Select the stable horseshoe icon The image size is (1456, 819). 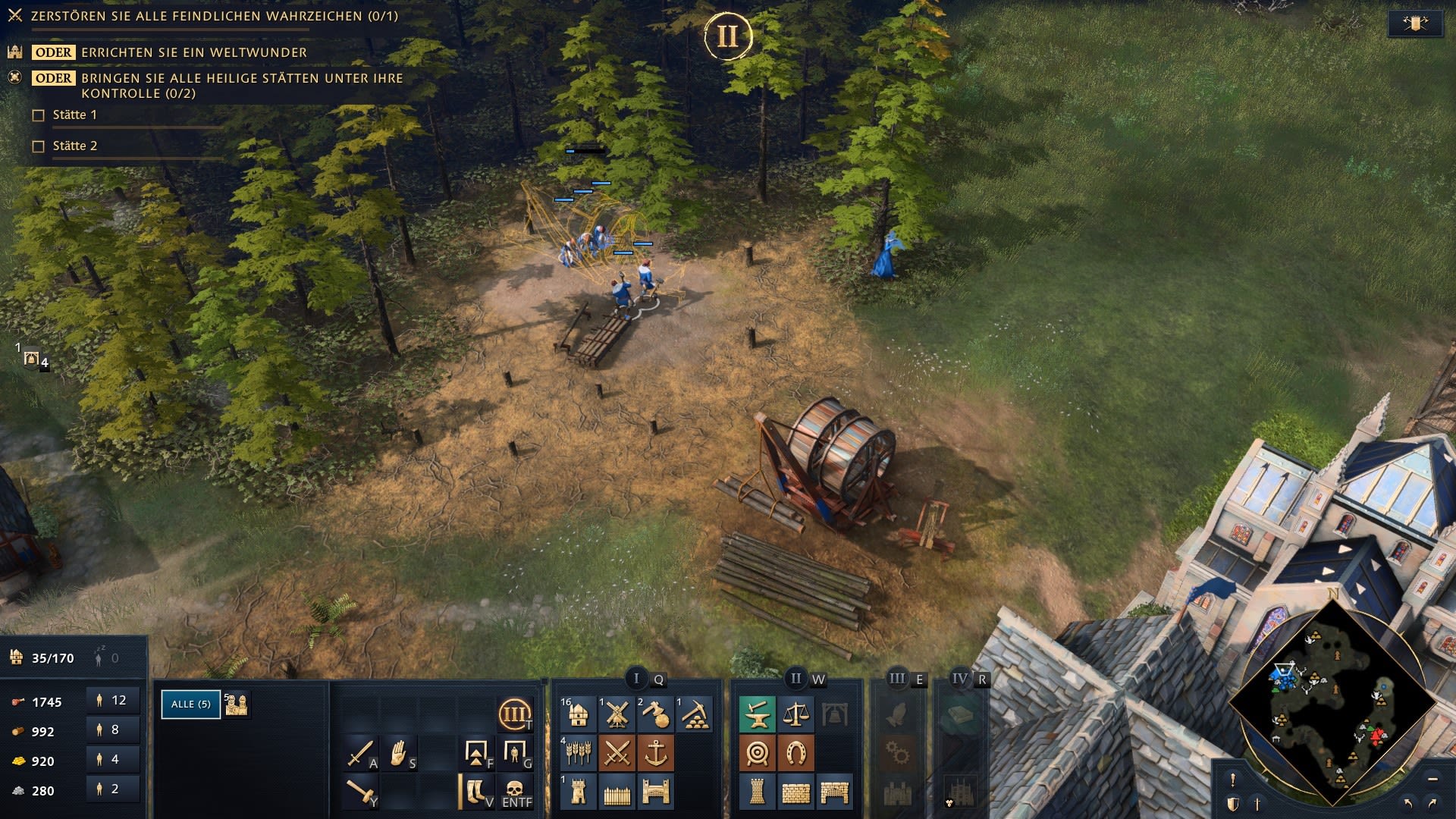tap(795, 753)
